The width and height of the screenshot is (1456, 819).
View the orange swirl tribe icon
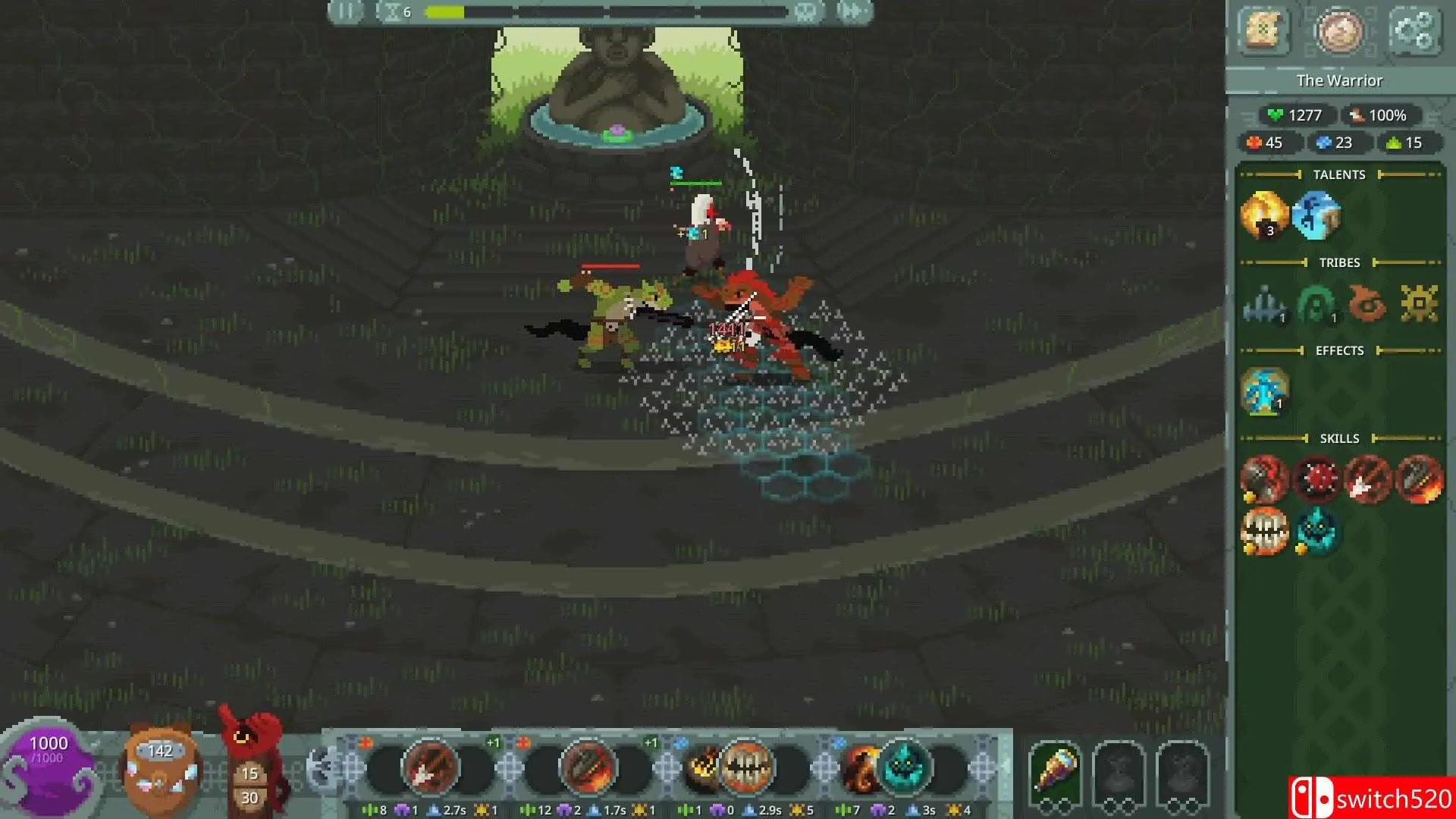(x=1367, y=305)
